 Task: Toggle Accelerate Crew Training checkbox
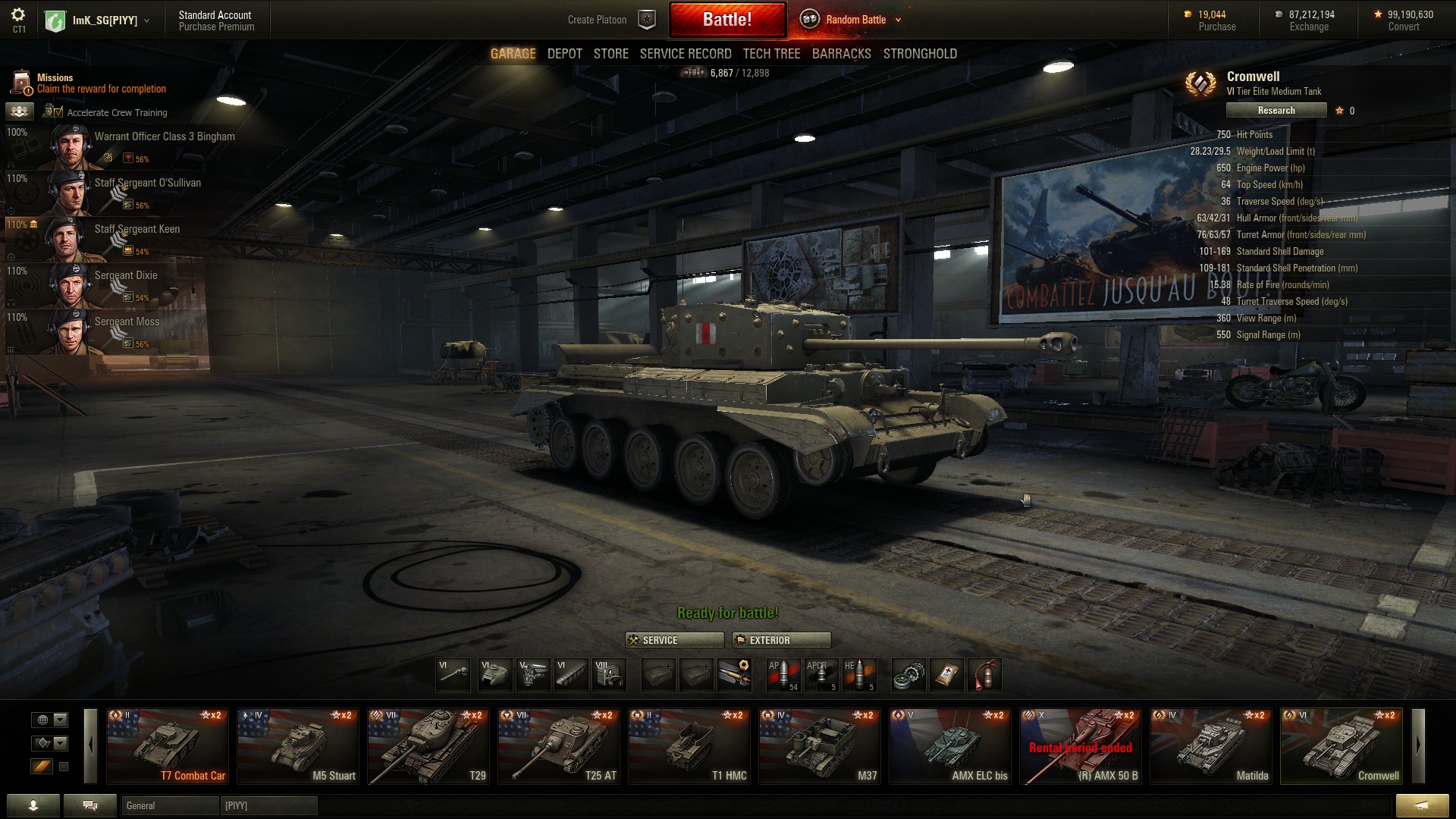tap(58, 112)
